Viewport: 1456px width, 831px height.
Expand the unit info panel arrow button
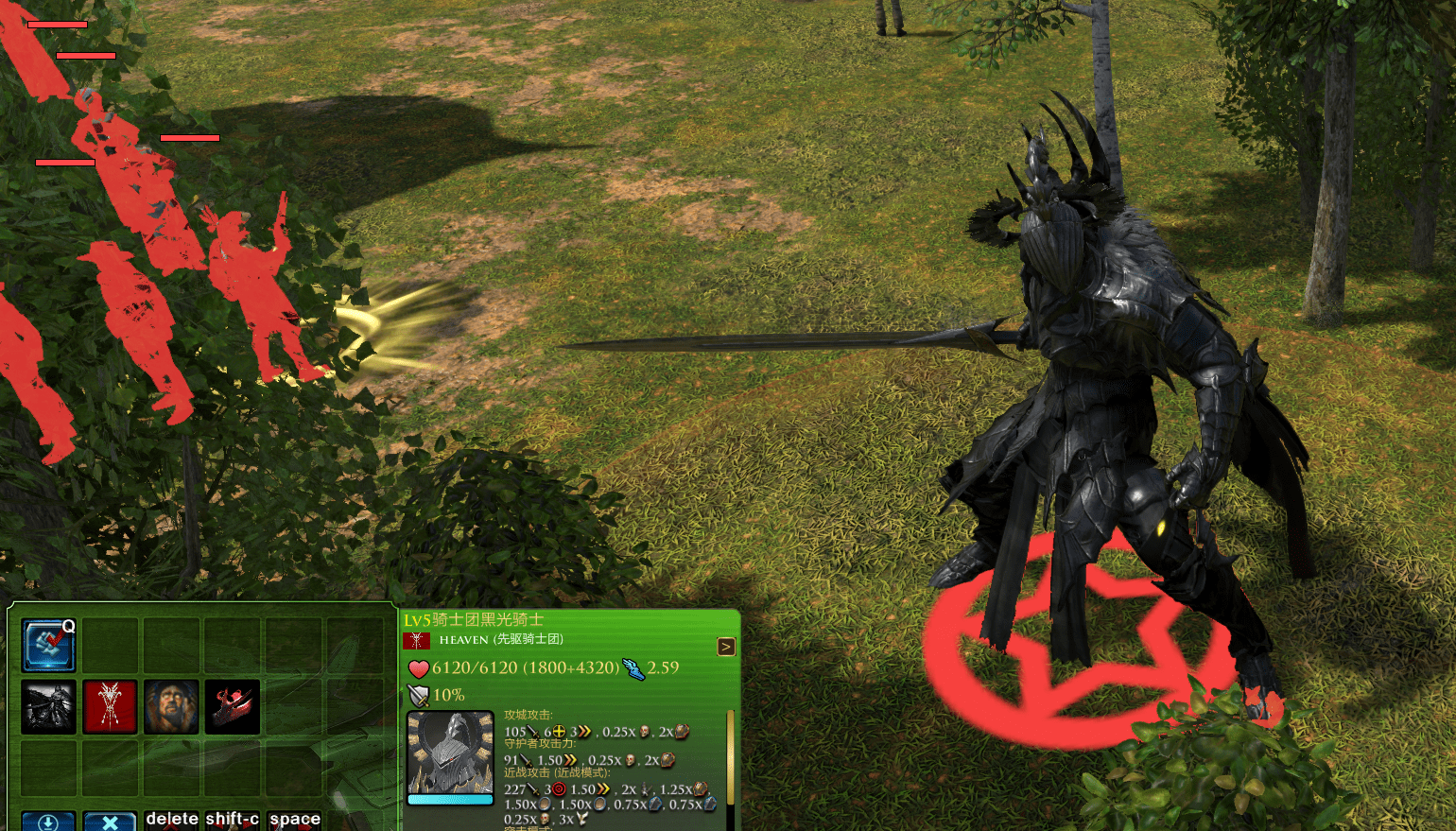click(726, 647)
